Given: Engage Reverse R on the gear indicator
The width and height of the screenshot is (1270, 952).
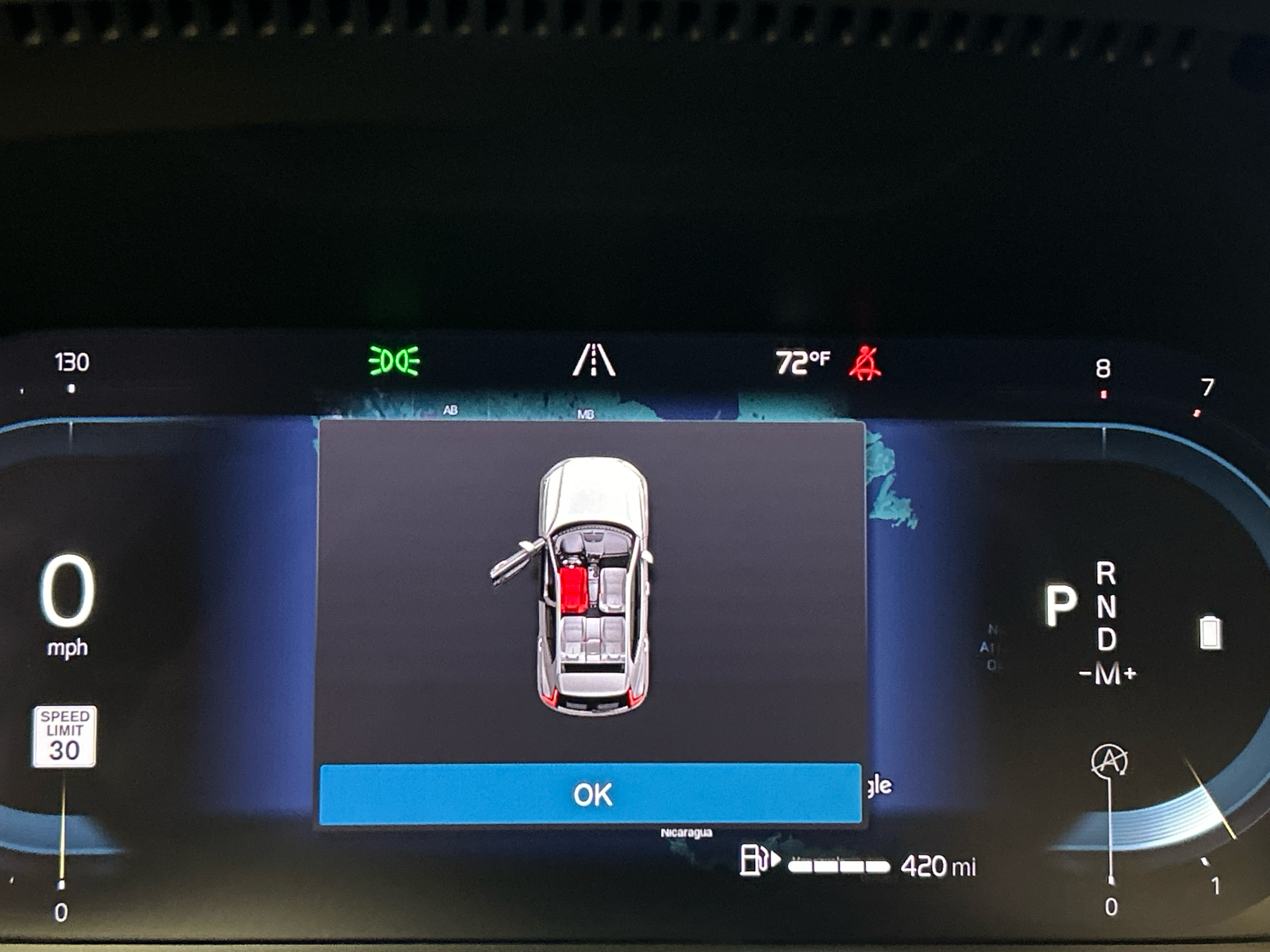Looking at the screenshot, I should pyautogui.click(x=1105, y=574).
